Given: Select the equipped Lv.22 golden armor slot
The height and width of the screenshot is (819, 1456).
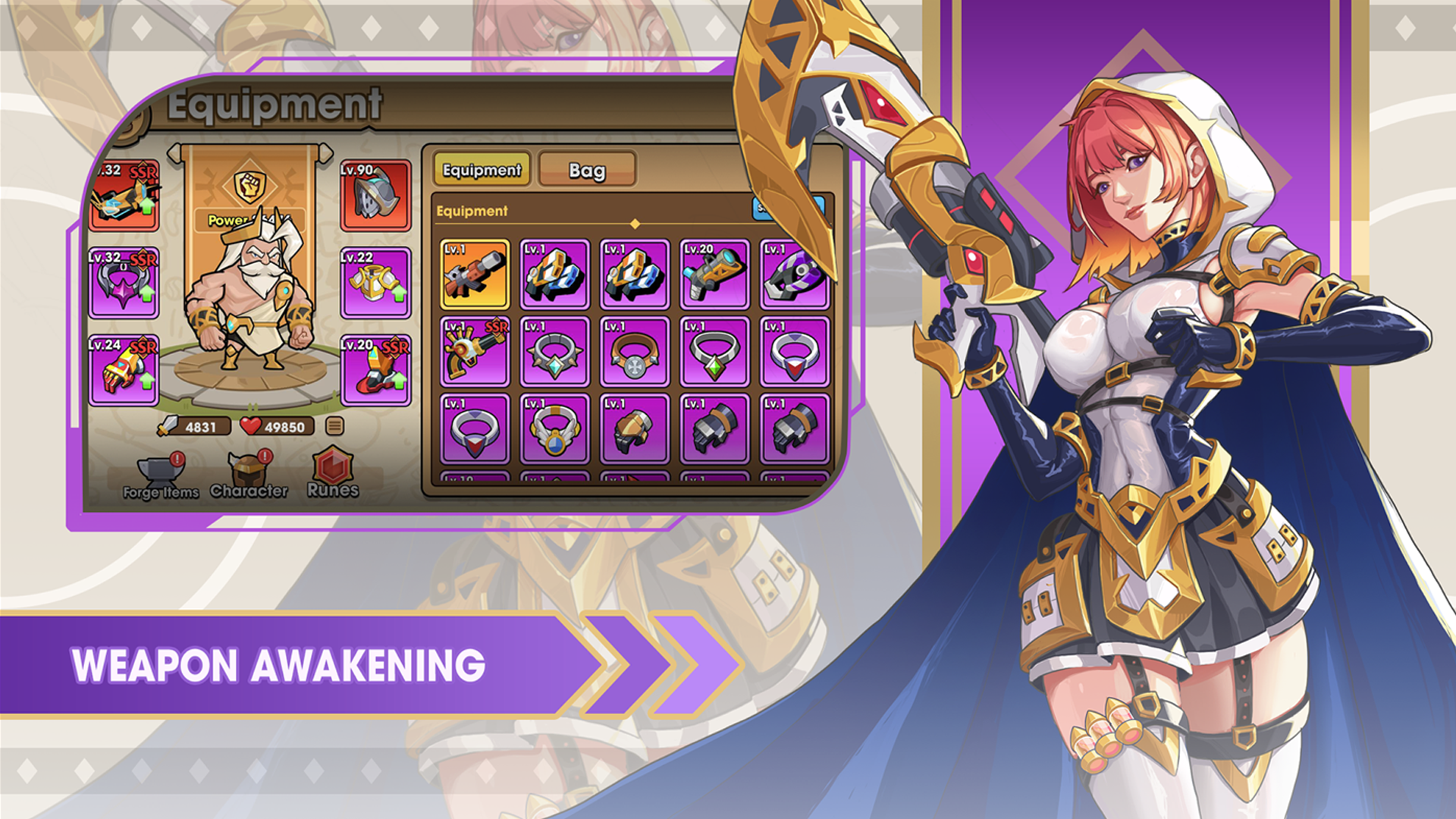Looking at the screenshot, I should tap(376, 283).
